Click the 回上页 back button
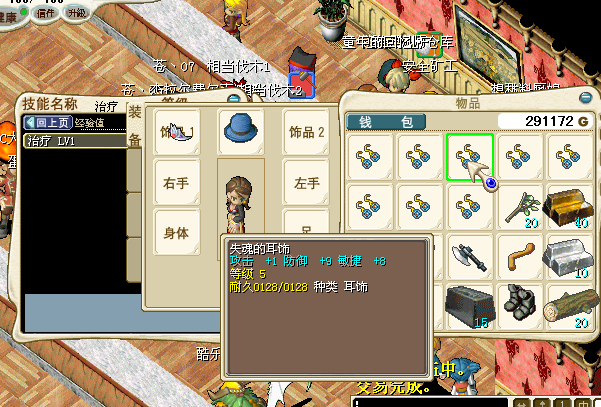The height and width of the screenshot is (407, 601). coord(46,122)
